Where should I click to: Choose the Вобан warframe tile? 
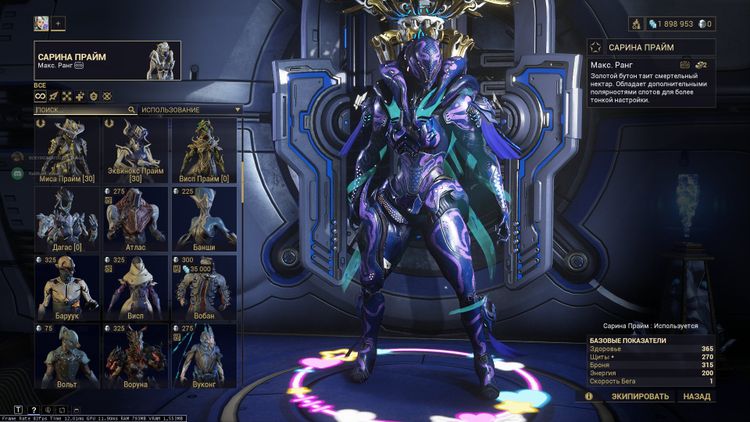point(205,287)
